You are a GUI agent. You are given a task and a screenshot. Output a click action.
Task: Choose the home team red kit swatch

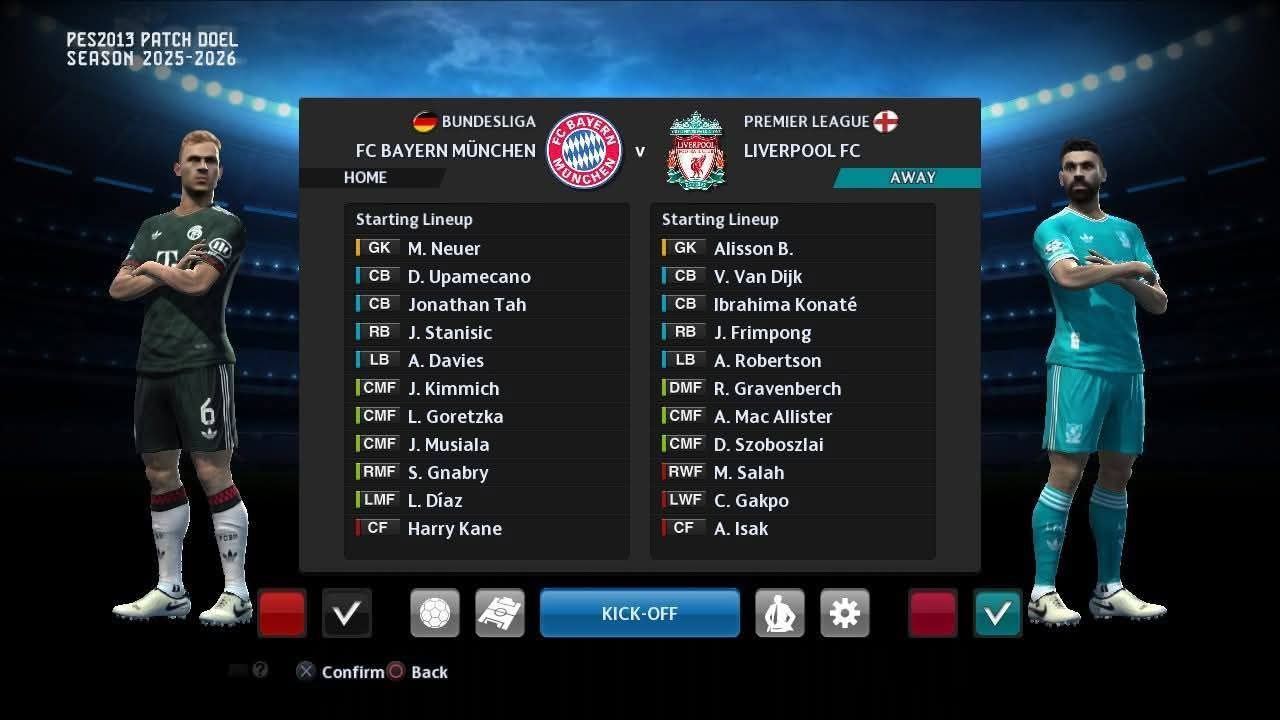(282, 613)
